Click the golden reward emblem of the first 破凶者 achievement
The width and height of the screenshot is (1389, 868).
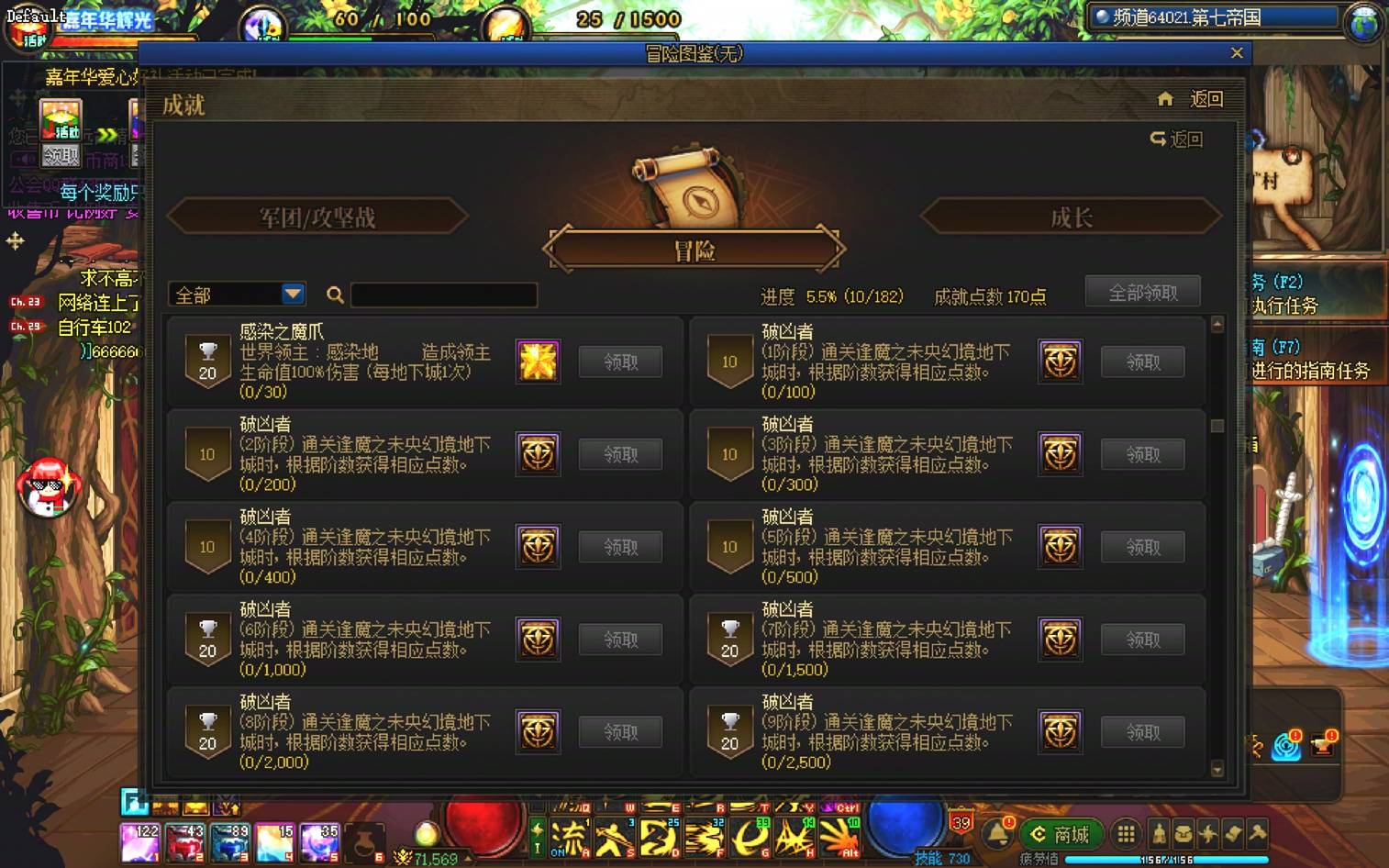pos(1060,362)
